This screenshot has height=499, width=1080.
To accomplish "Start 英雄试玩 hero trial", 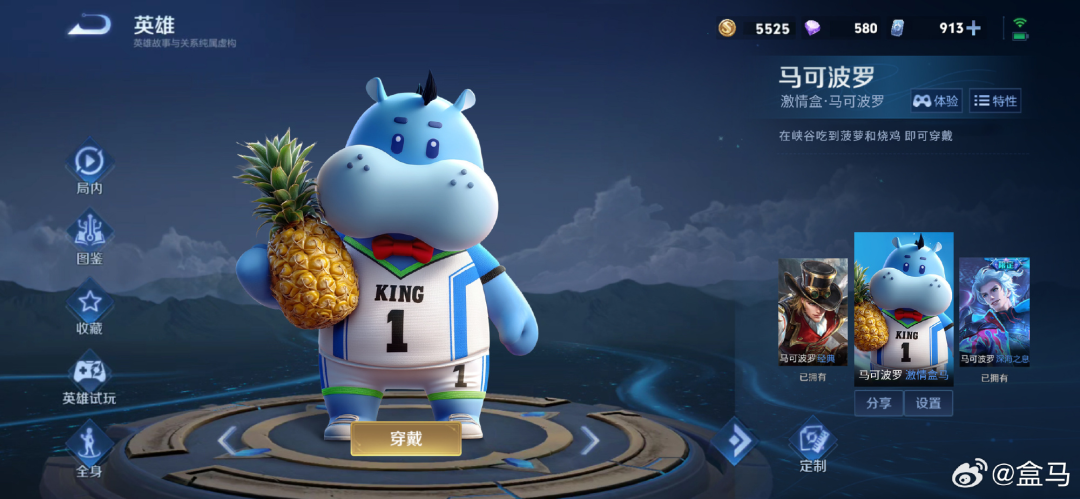I will click(x=89, y=373).
